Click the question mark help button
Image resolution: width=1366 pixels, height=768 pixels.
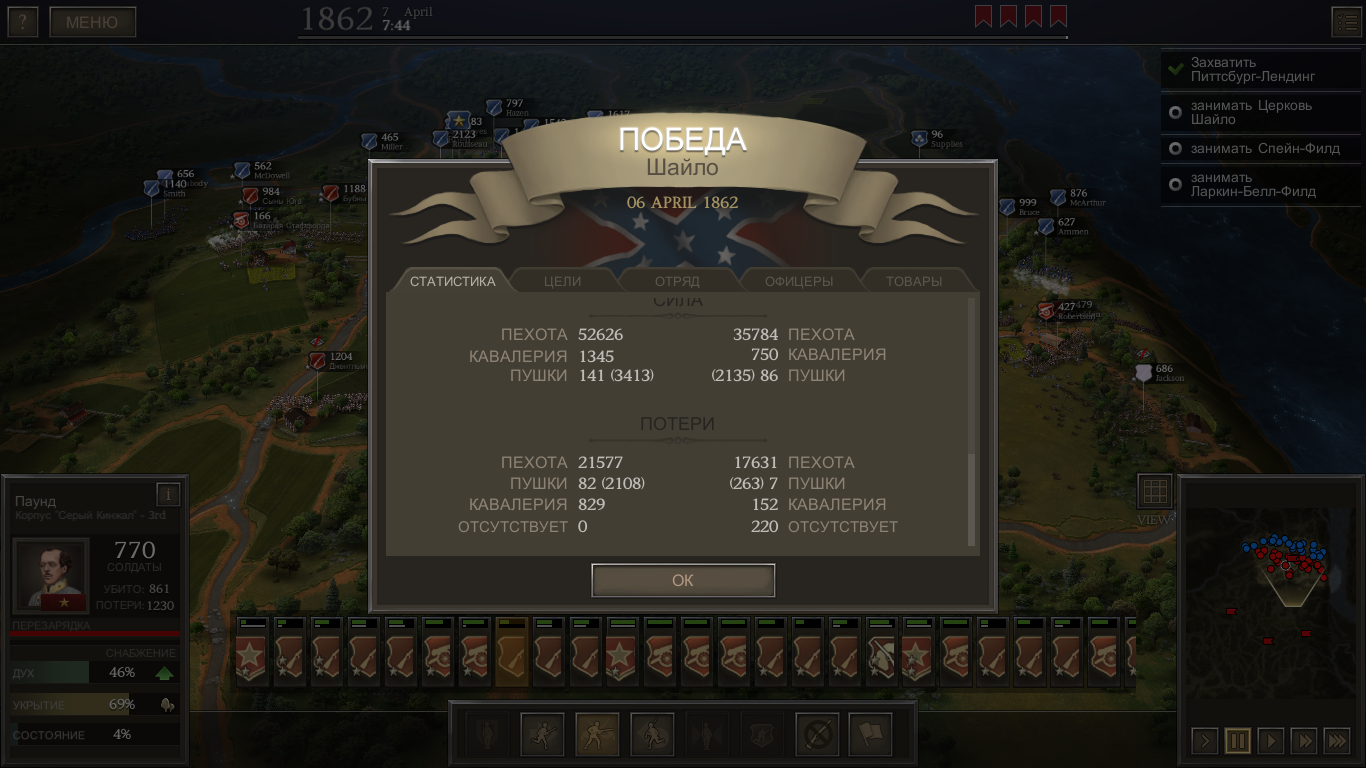(22, 22)
